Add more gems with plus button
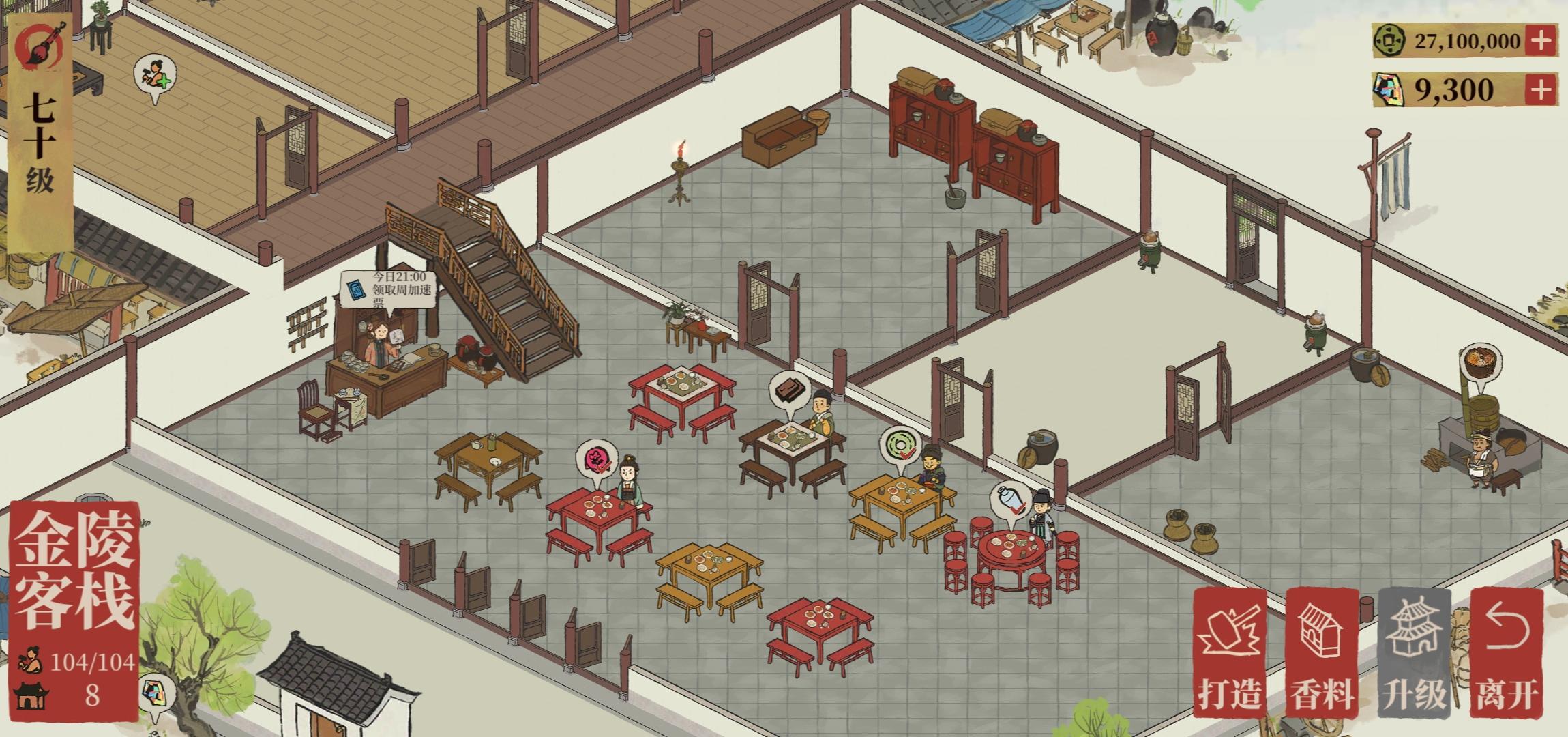 pos(1541,89)
